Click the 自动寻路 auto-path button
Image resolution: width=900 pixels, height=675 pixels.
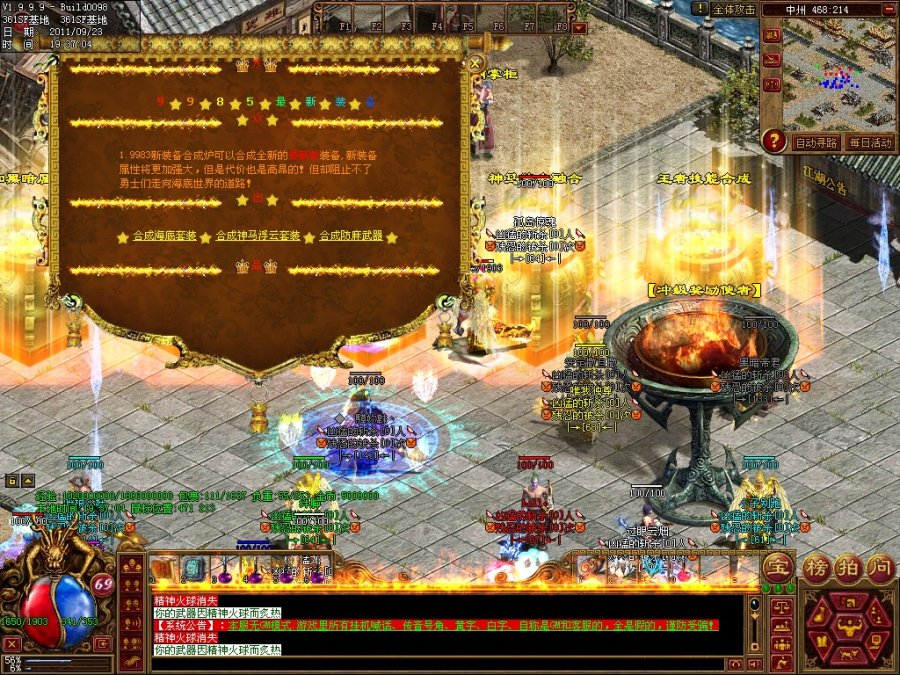(816, 143)
